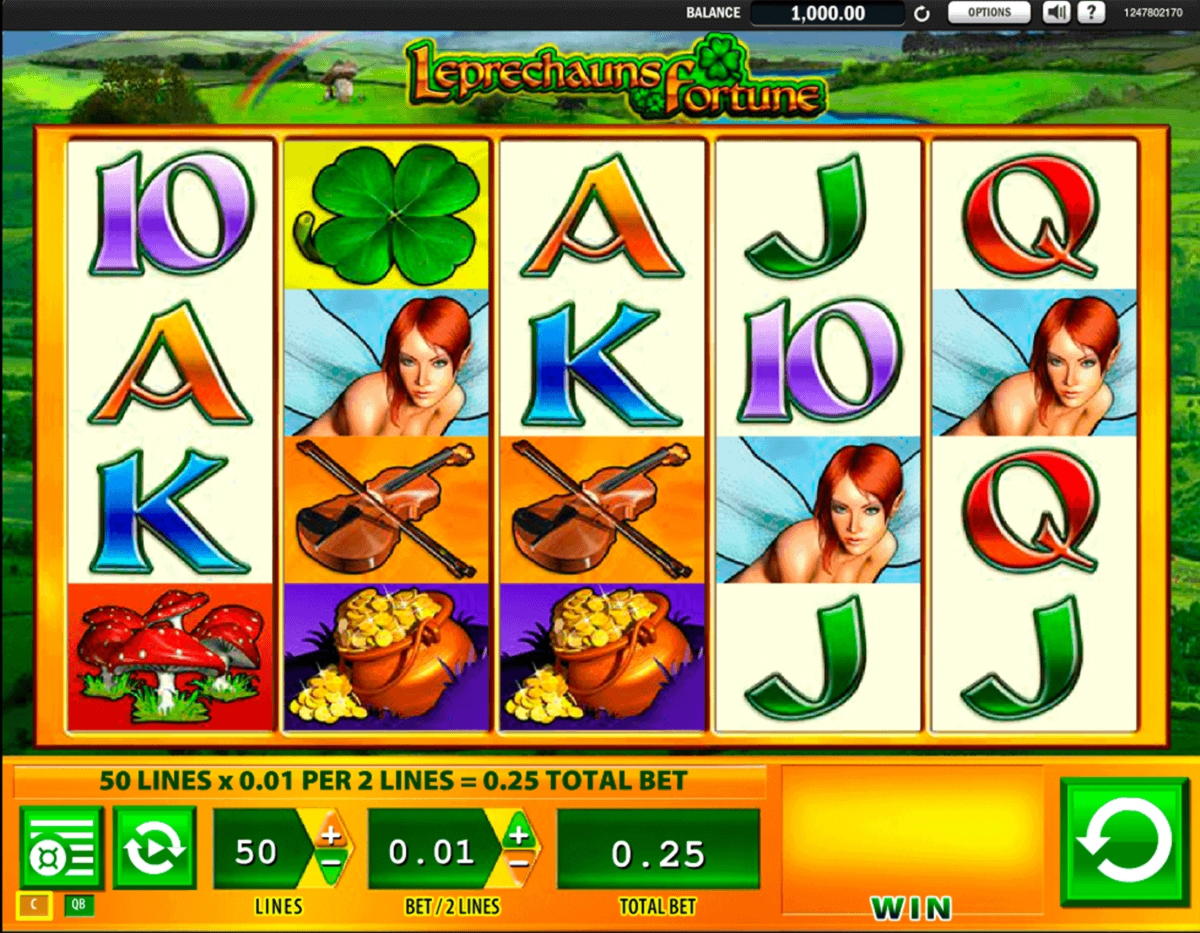
Task: Open the paytable info screen
Action: click(61, 848)
